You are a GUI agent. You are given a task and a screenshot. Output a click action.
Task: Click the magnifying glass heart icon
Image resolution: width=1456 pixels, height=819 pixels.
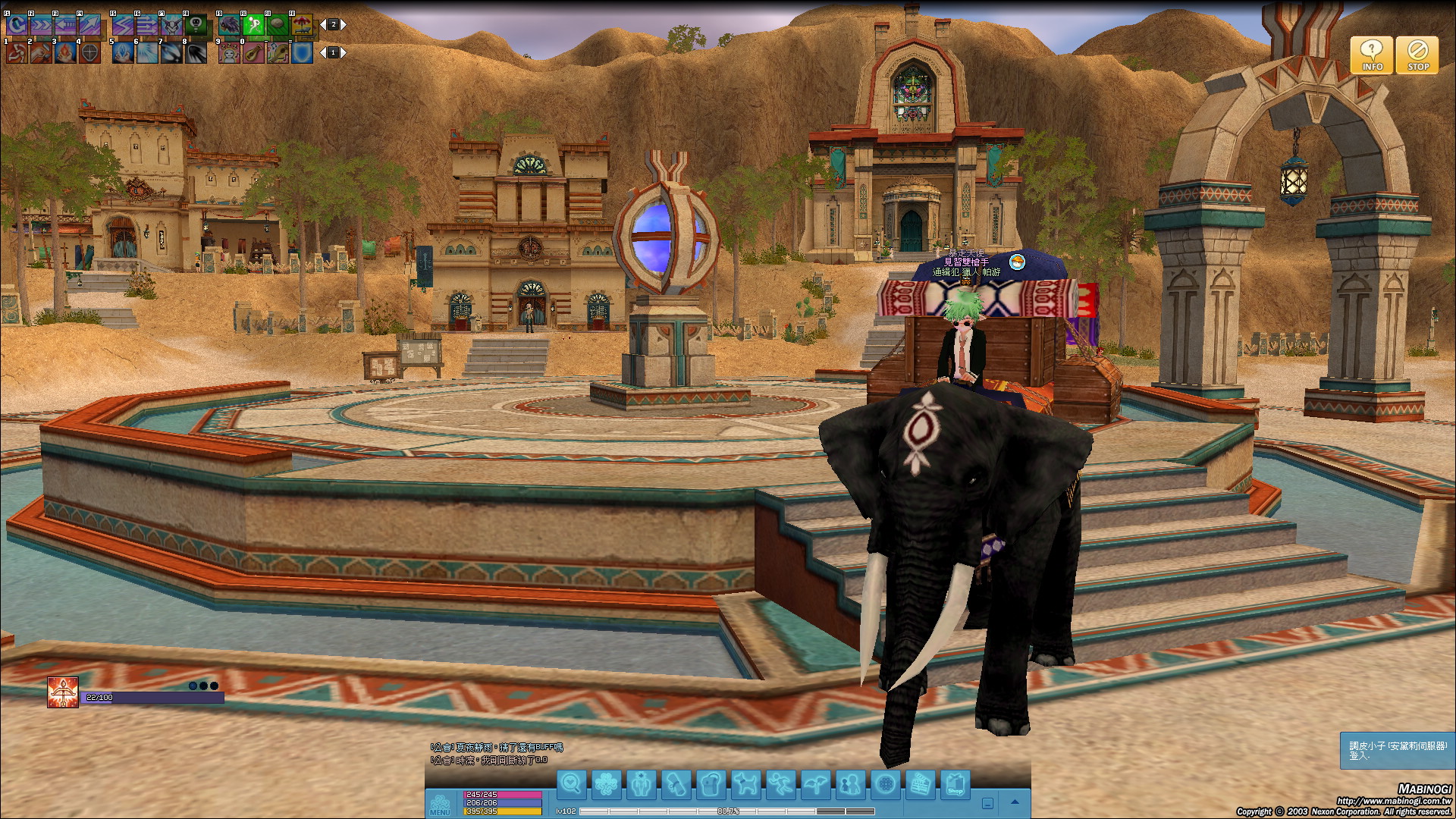tap(571, 784)
